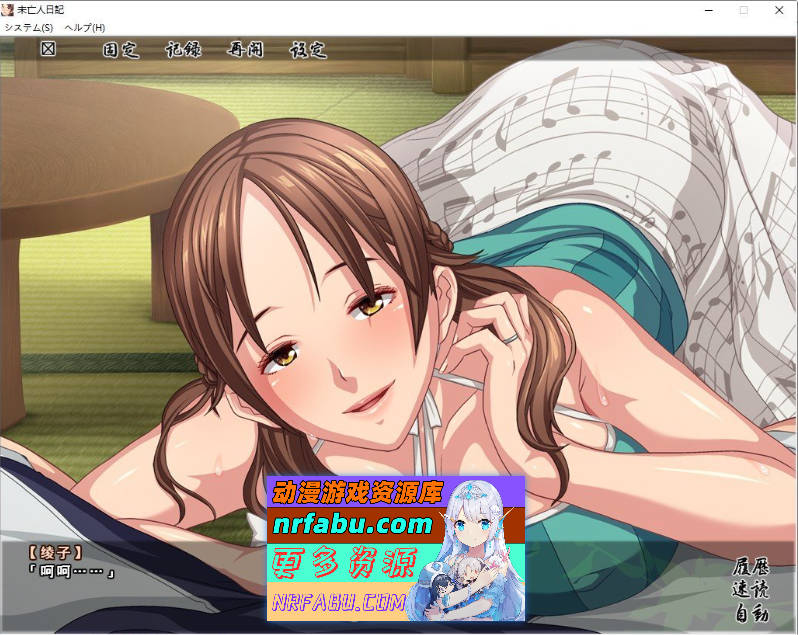Open the 設定 settings screen

coord(307,50)
